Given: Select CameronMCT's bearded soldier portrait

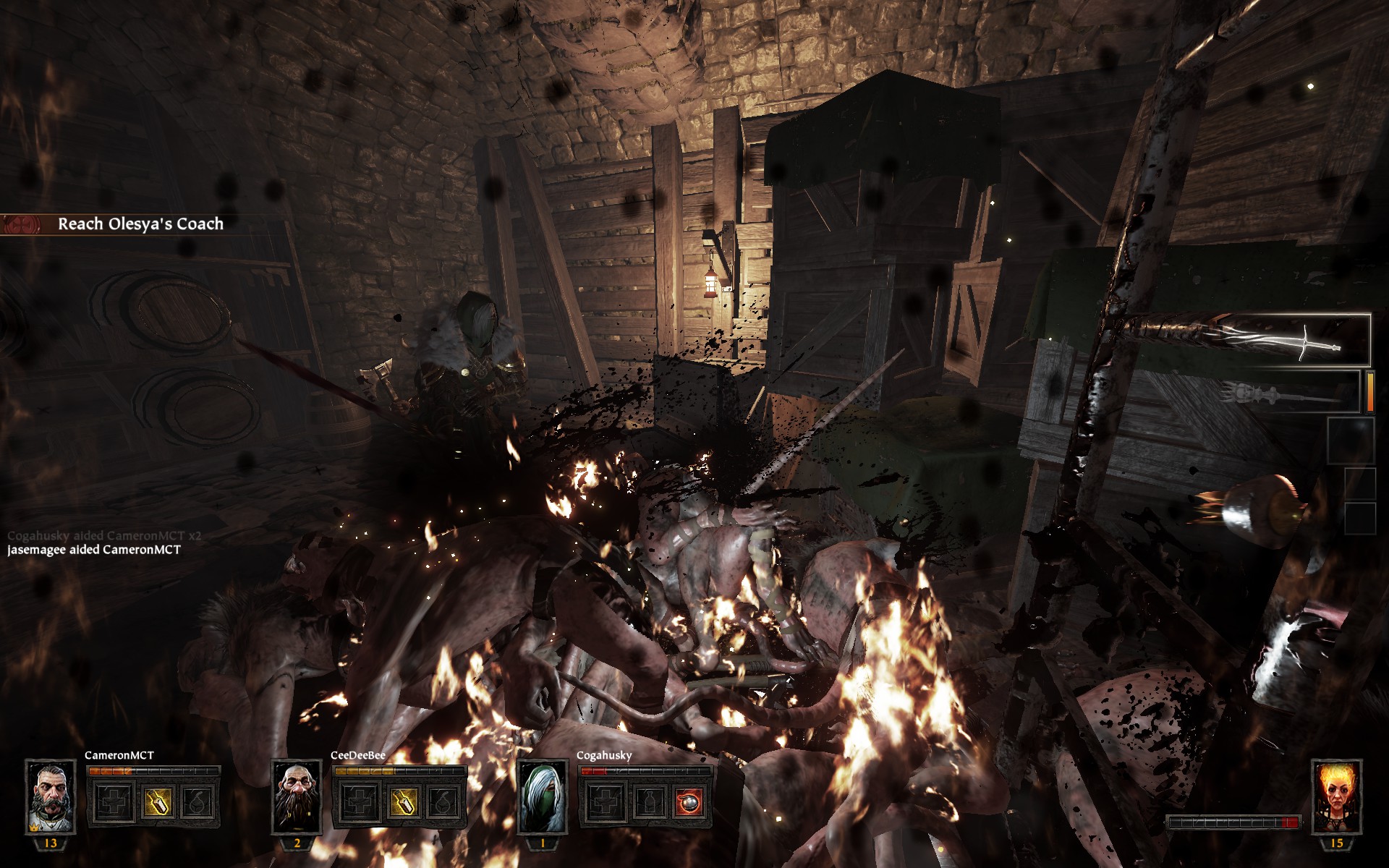Looking at the screenshot, I should click(51, 796).
